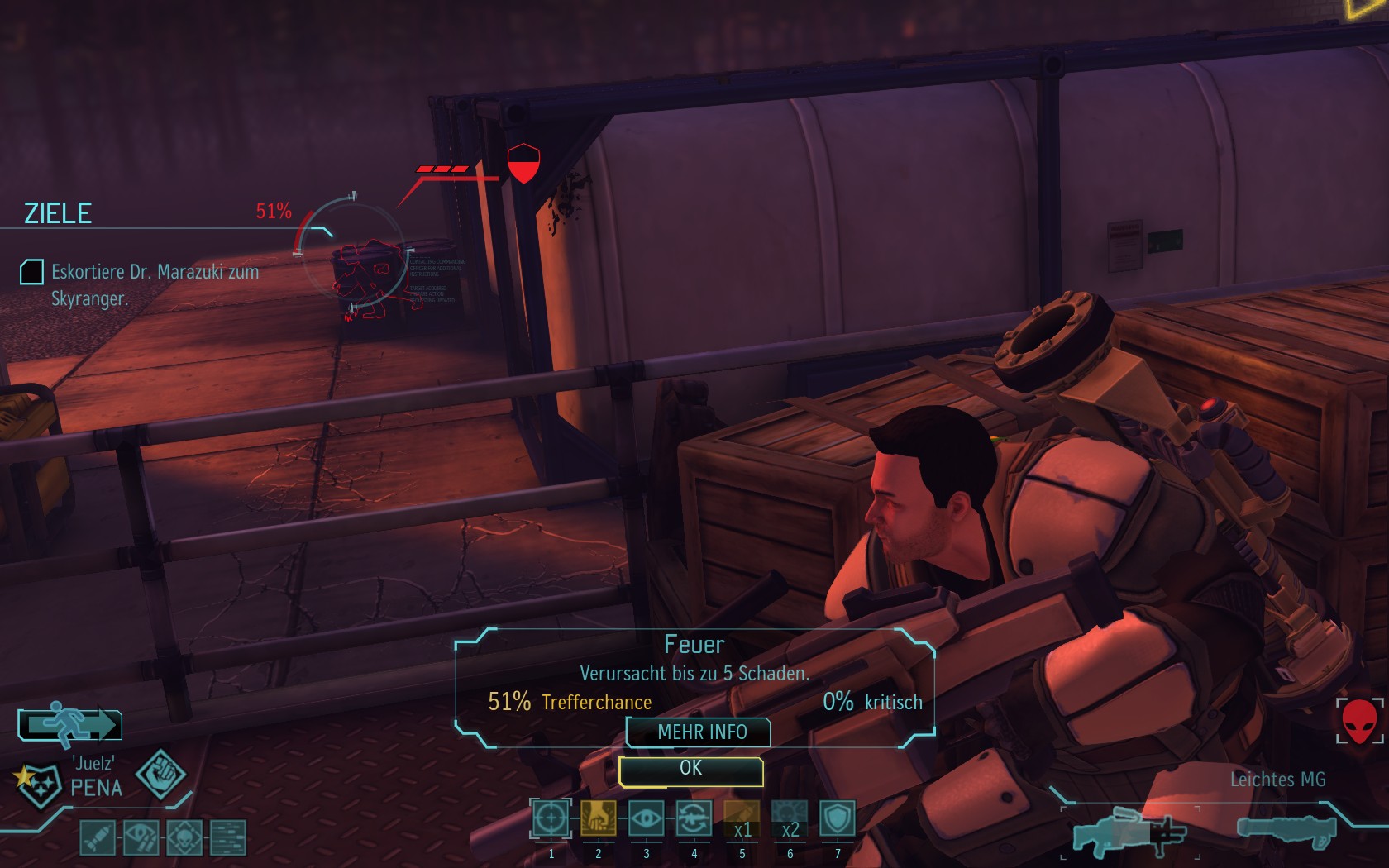Select the eye and bullets perk icon
Image resolution: width=1389 pixels, height=868 pixels.
[141, 838]
